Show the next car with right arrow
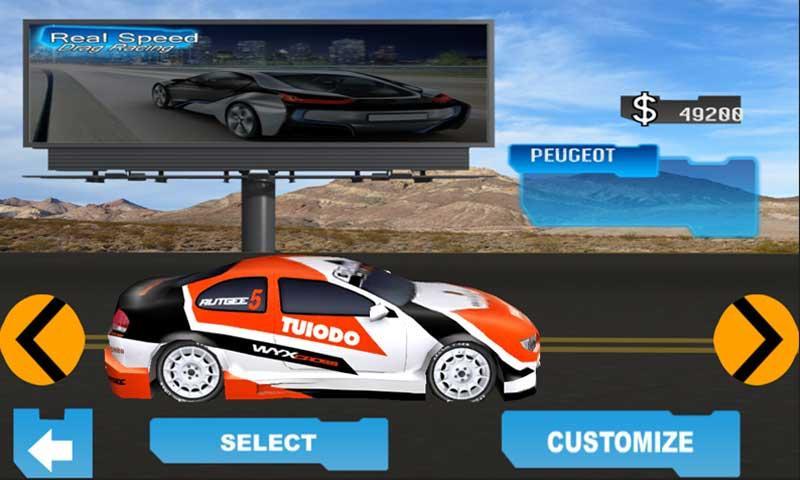This screenshot has height=480, width=800. coord(756,340)
